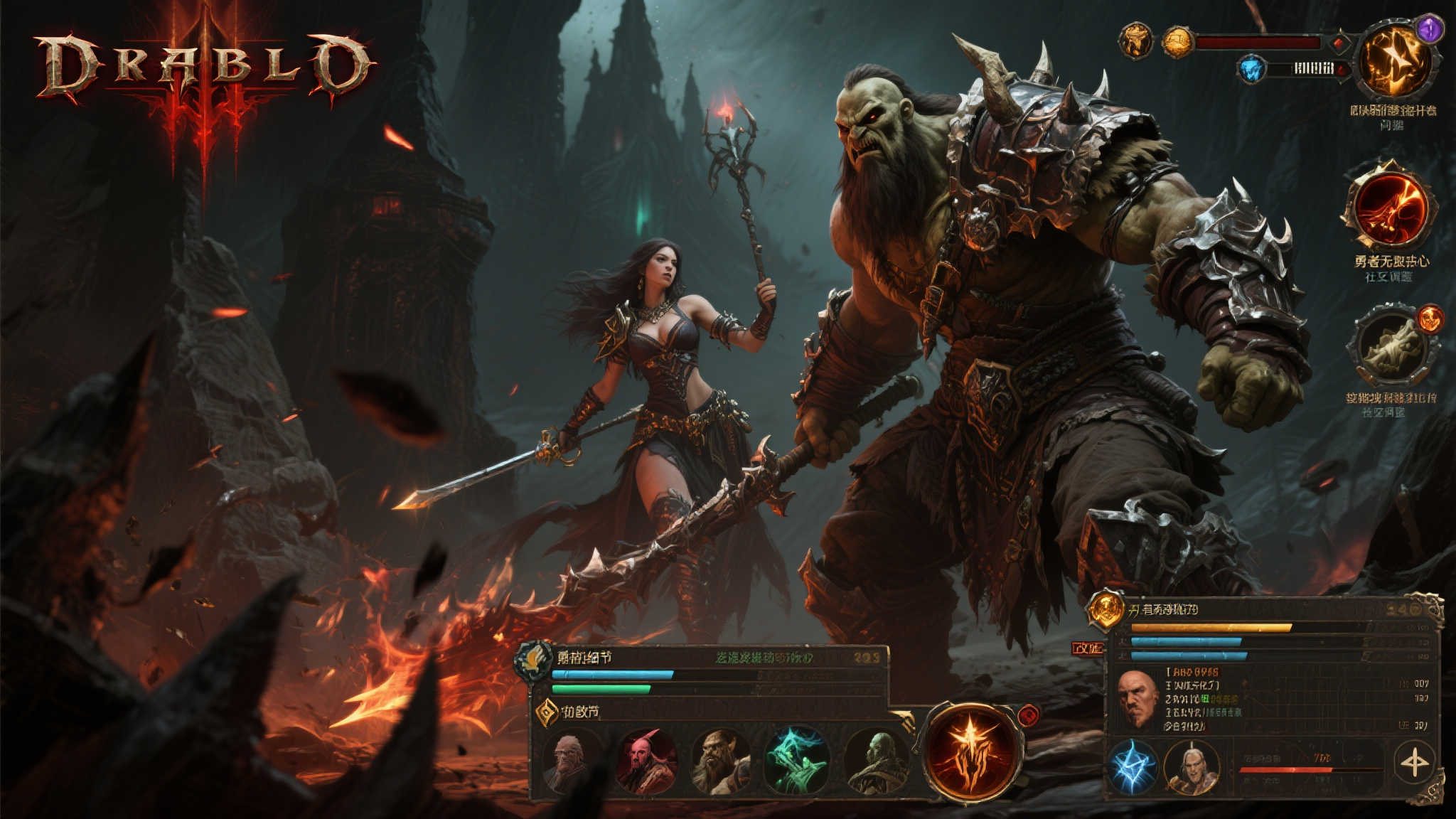Screen dimensions: 1456x819
Task: Click the orange coin icon
Action: pos(1177,42)
